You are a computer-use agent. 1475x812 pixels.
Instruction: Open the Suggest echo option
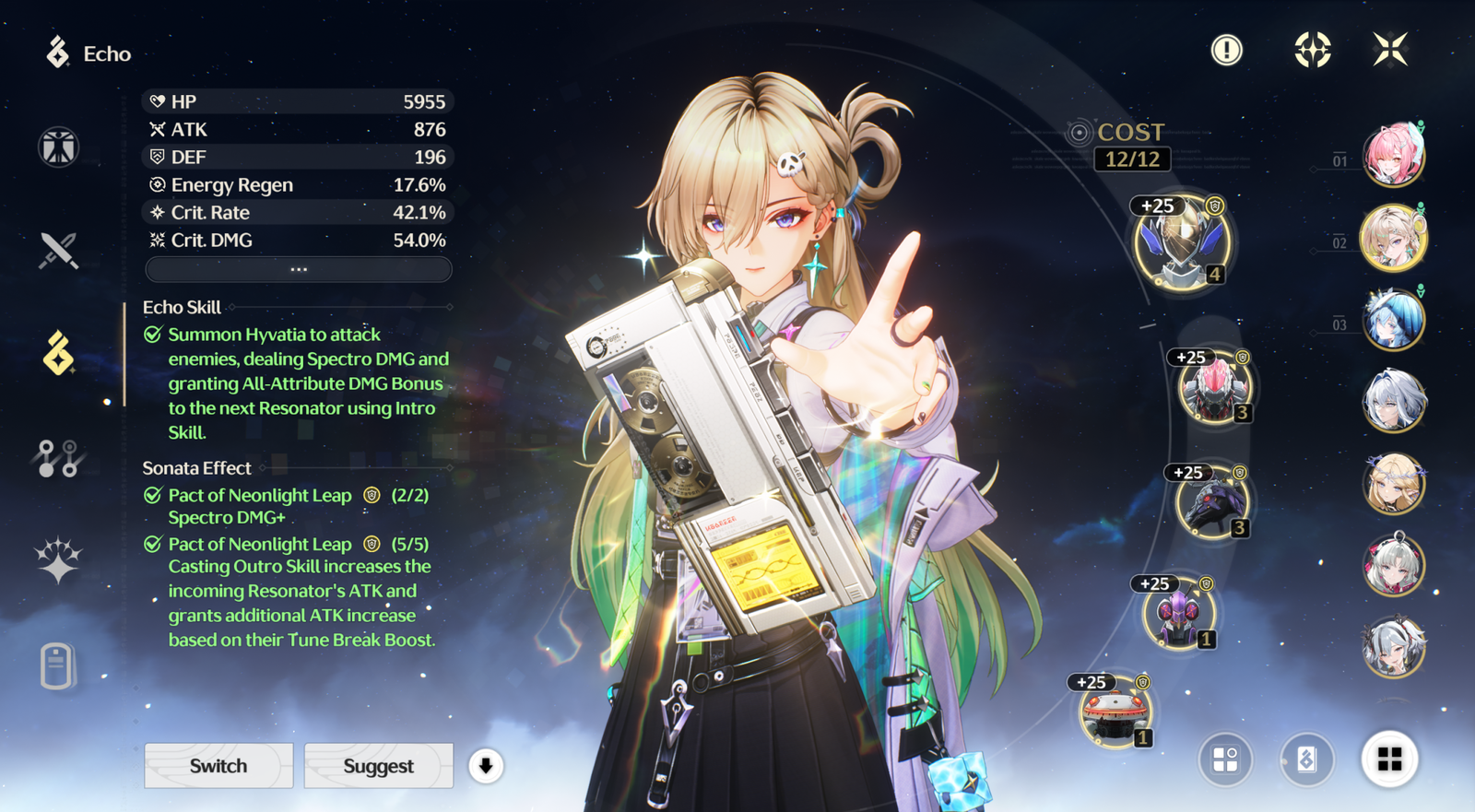pyautogui.click(x=378, y=766)
